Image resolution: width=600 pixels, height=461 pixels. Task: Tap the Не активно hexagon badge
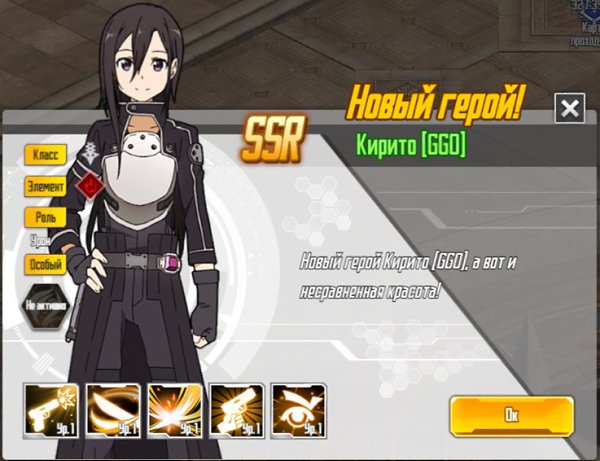(x=46, y=304)
